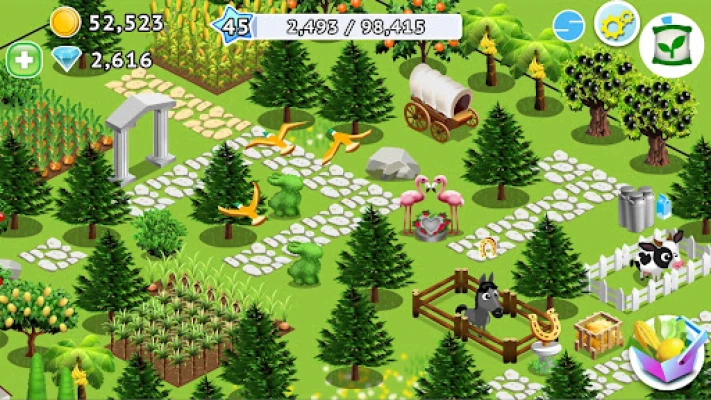Tap the green plus add-currency button
The width and height of the screenshot is (711, 400).
23,59
